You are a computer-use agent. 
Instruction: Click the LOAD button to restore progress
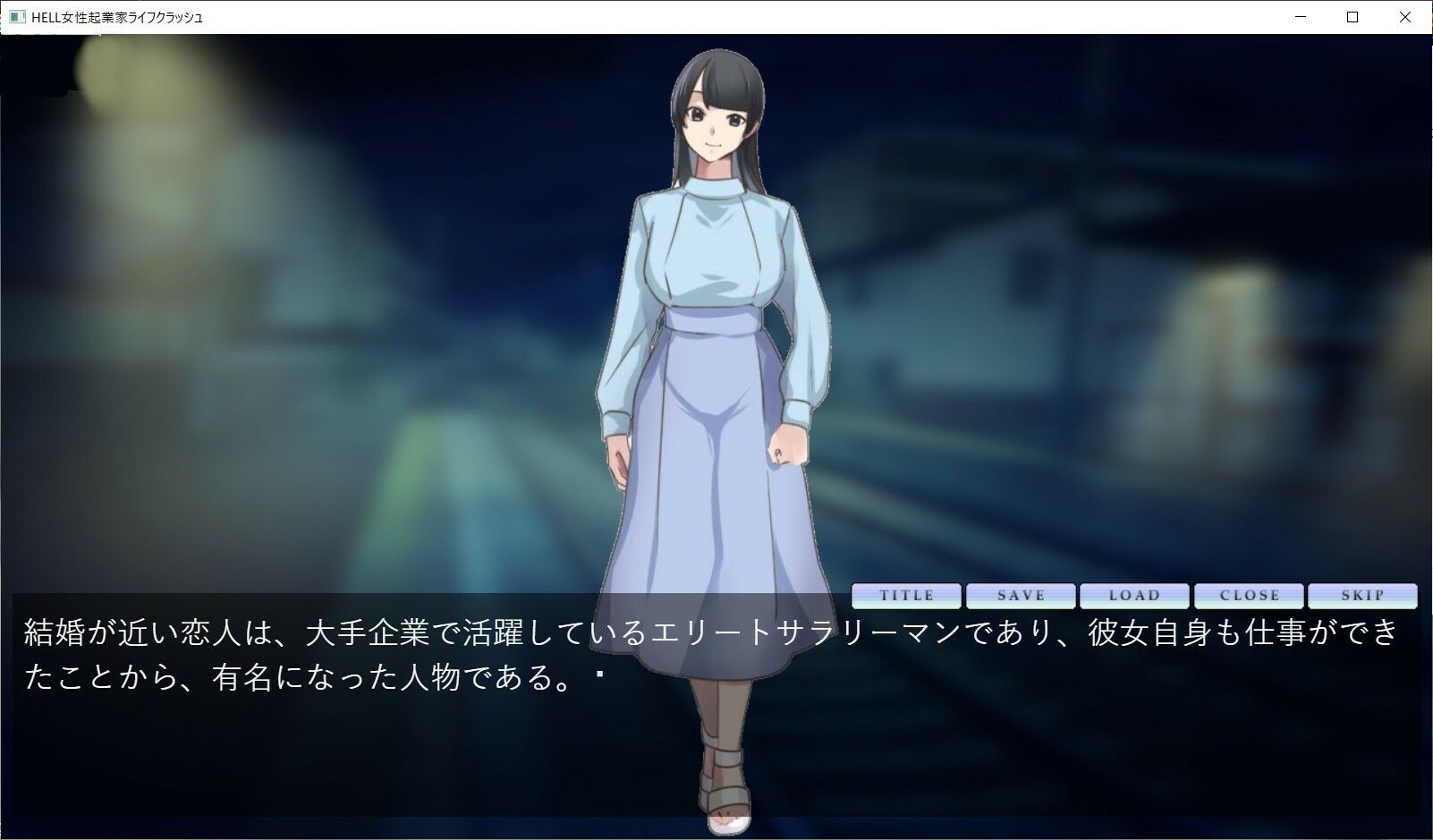point(1135,595)
